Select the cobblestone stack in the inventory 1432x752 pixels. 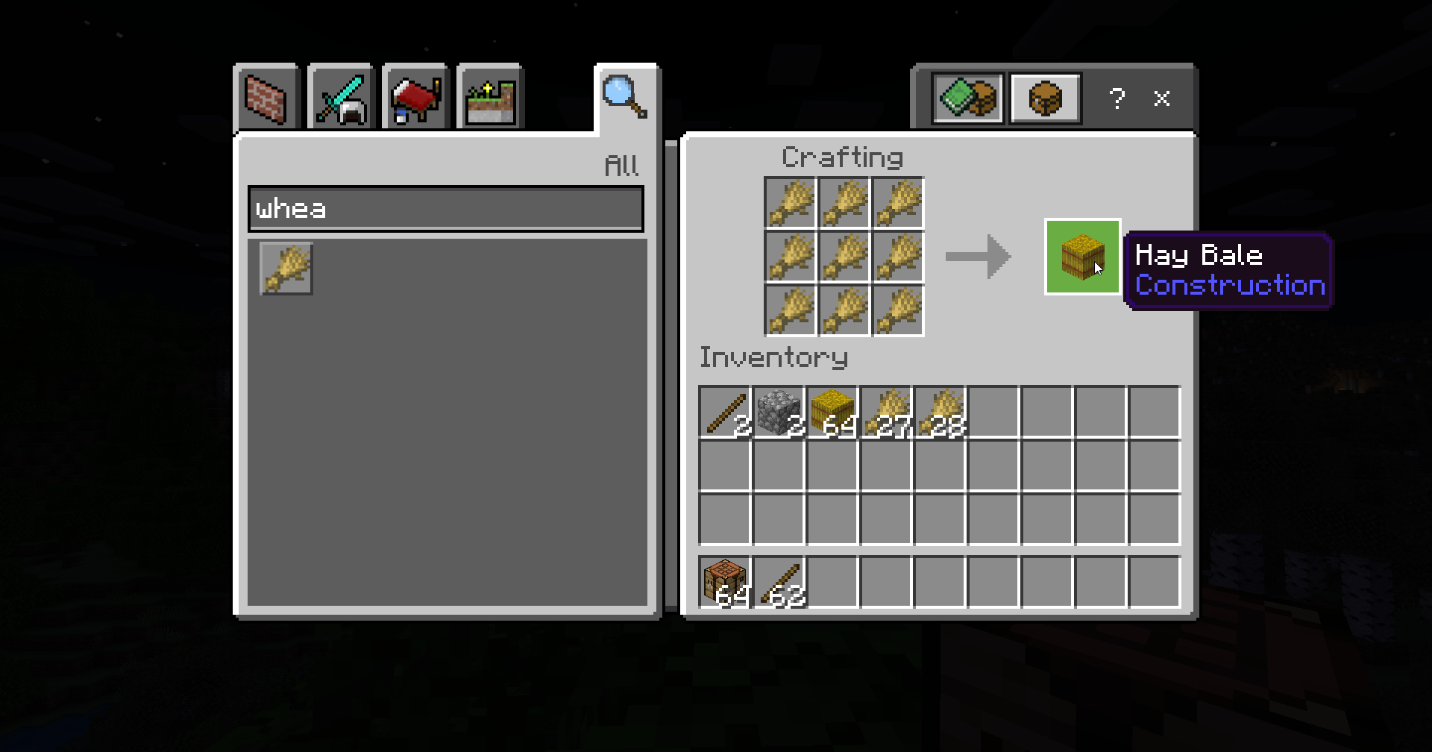tap(779, 412)
